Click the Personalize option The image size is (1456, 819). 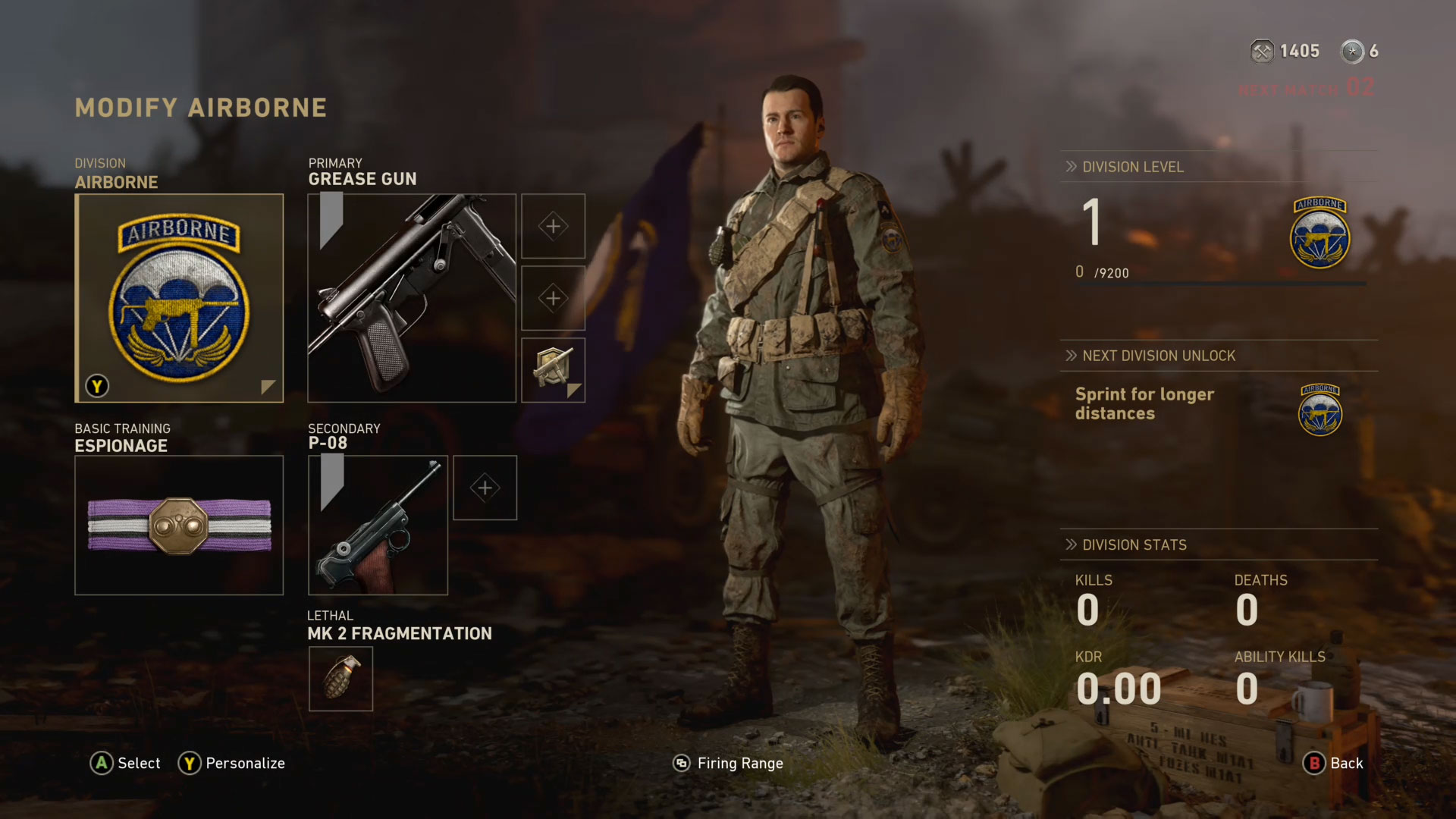tap(232, 764)
